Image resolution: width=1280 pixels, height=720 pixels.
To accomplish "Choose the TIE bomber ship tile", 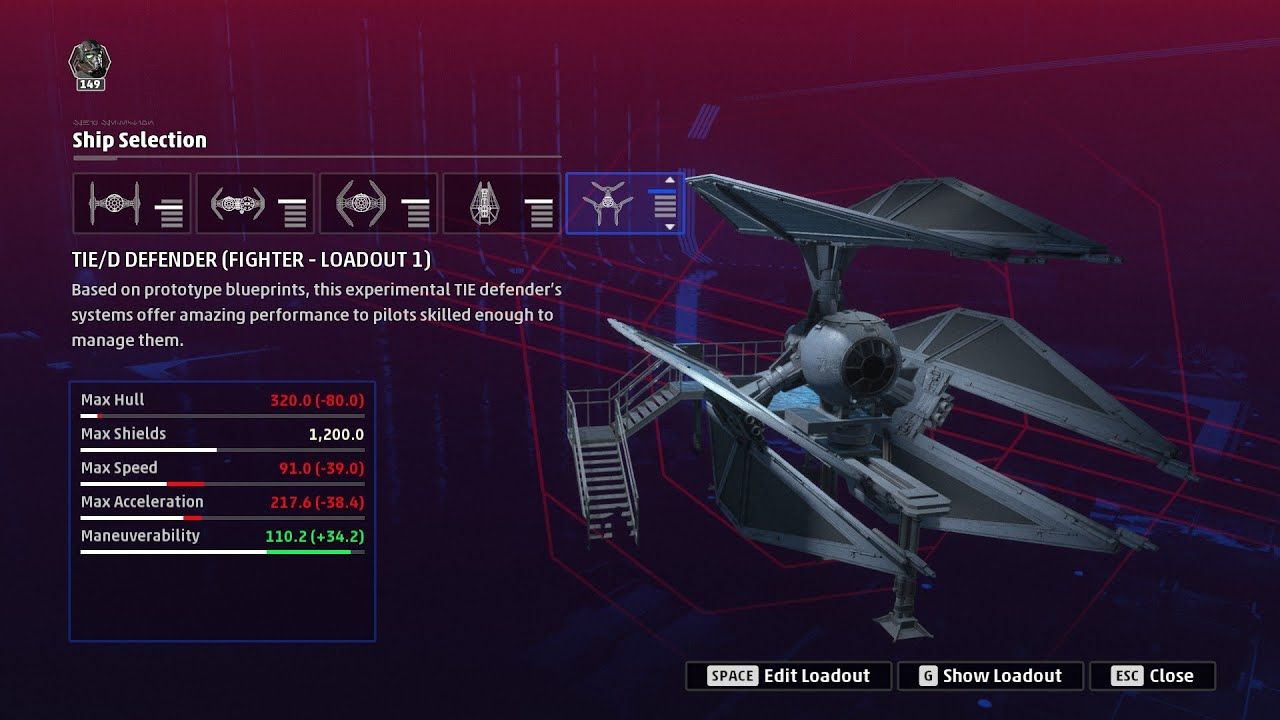I will (254, 204).
